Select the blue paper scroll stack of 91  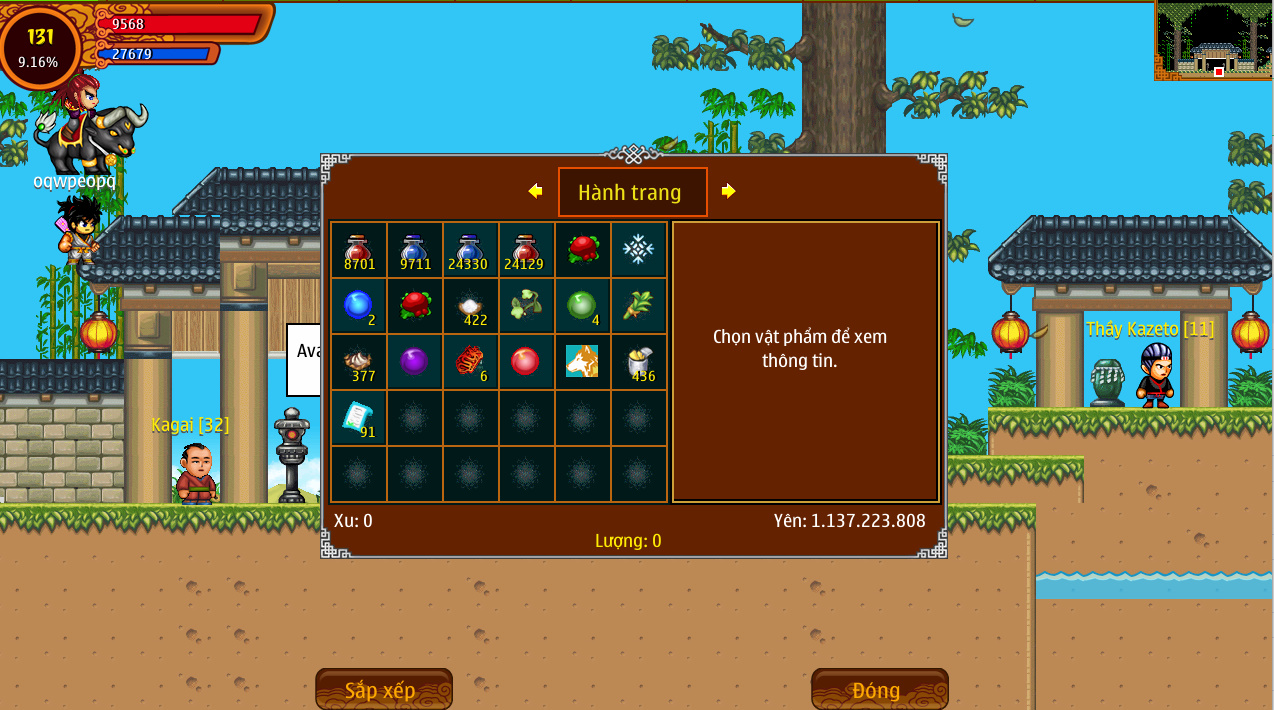359,418
